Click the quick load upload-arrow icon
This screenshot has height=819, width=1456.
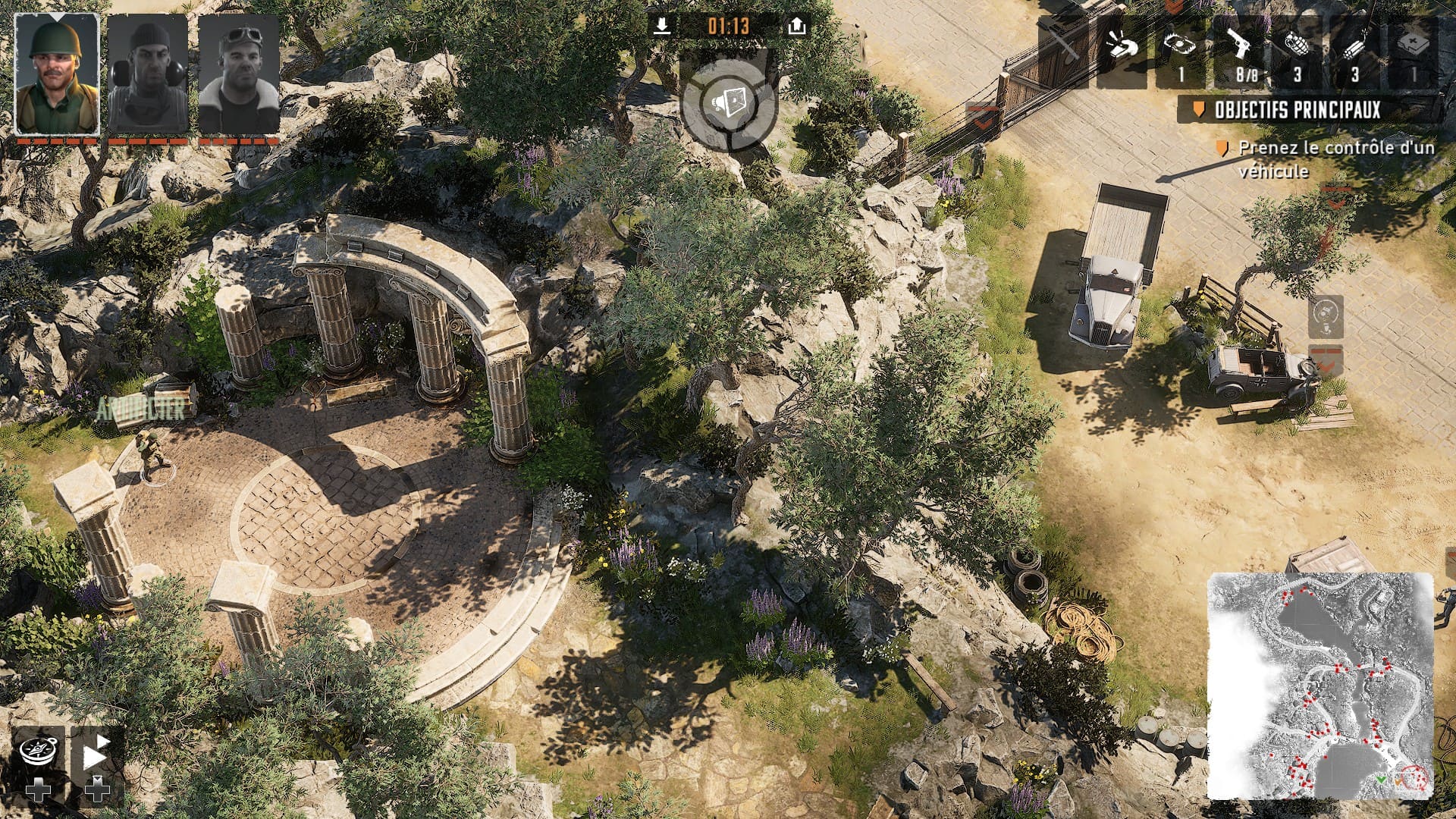point(795,27)
